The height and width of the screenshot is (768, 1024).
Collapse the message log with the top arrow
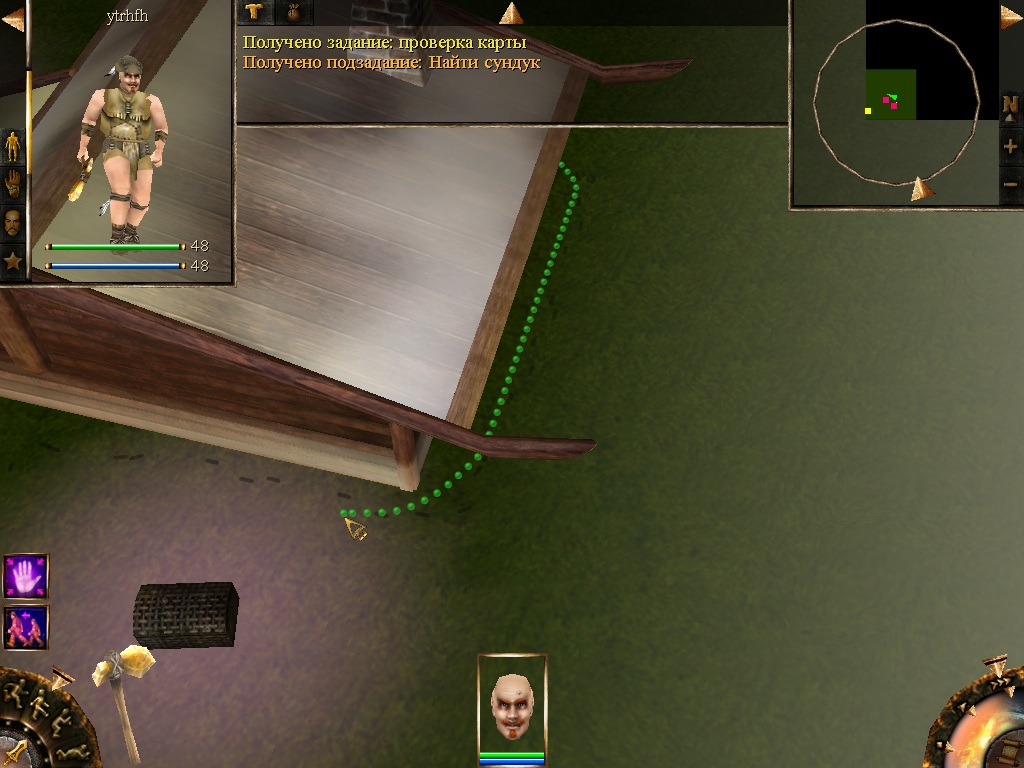coord(511,13)
